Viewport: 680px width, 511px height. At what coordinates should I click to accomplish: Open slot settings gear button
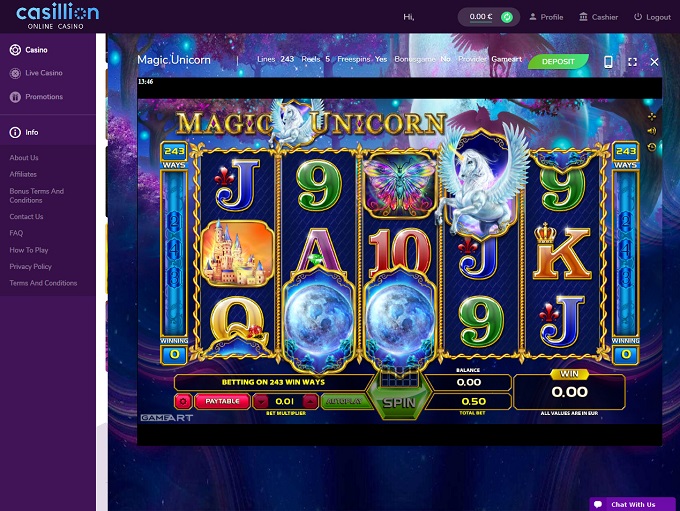183,401
